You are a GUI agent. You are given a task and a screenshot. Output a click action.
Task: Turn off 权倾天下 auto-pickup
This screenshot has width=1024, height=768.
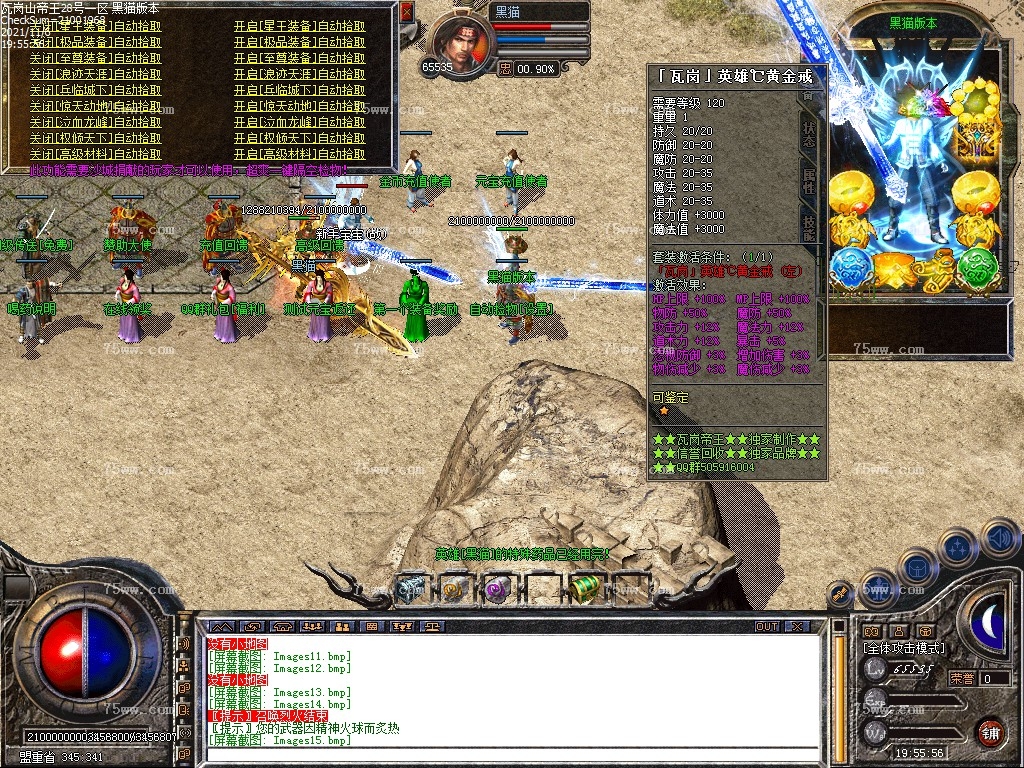pyautogui.click(x=95, y=138)
